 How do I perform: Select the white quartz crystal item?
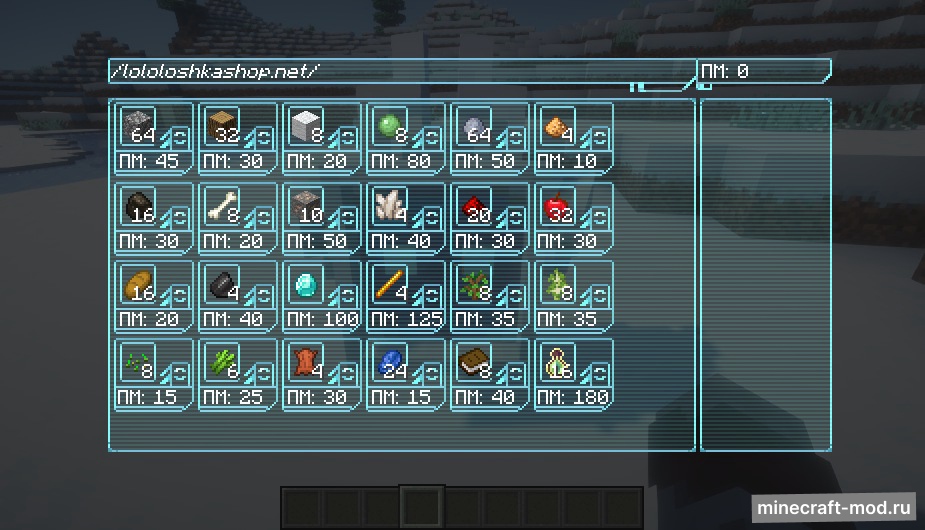(390, 207)
